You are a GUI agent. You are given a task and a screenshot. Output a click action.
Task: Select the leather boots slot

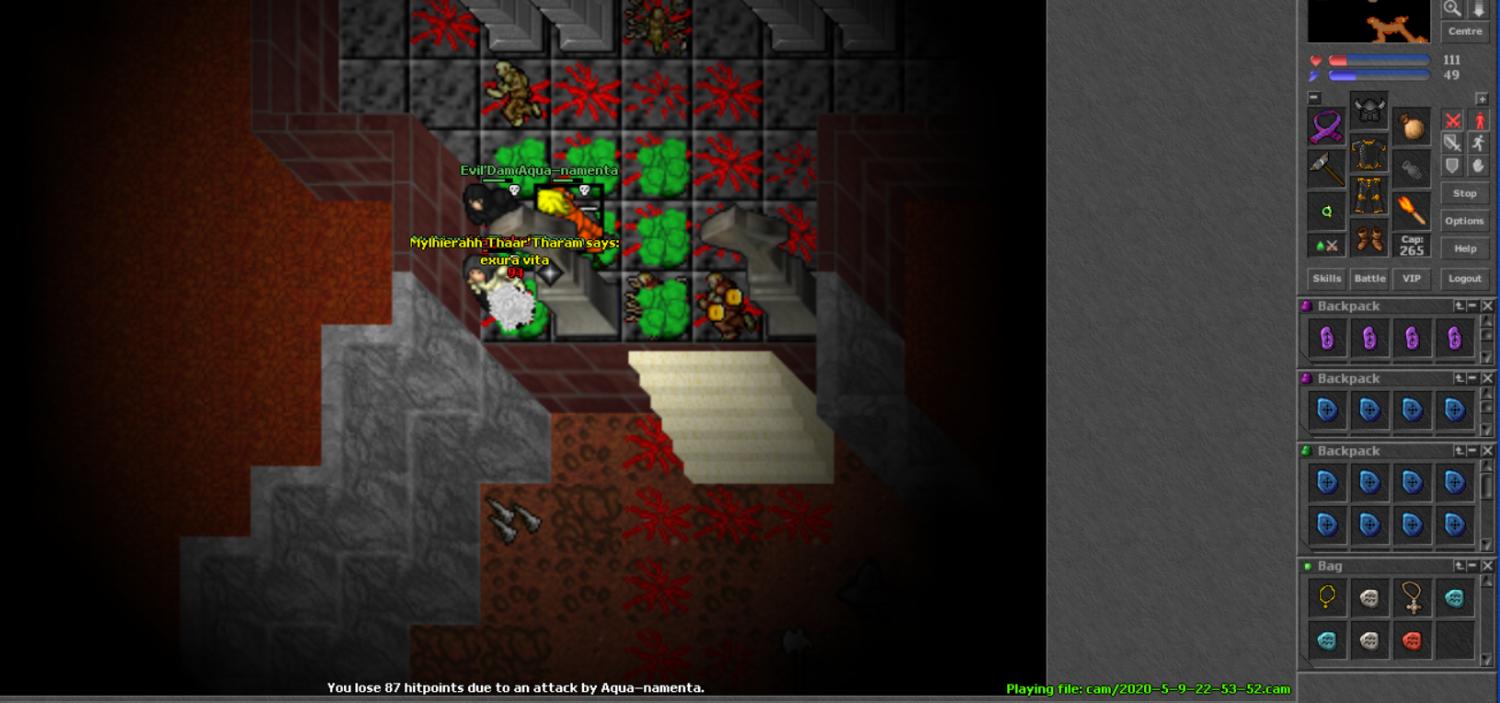1369,240
